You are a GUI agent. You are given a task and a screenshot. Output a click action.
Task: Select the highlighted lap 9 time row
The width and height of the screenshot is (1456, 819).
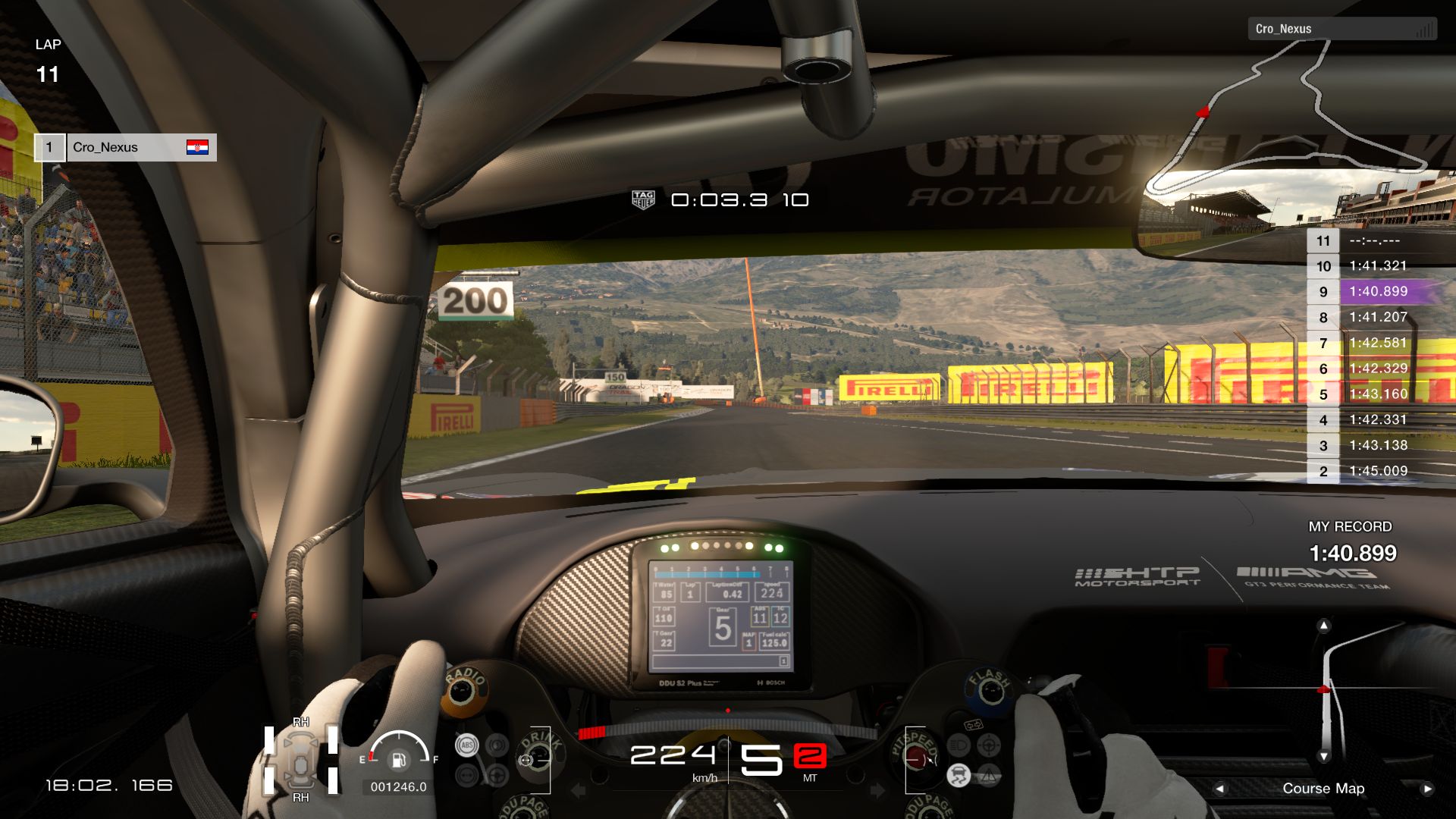[1376, 291]
